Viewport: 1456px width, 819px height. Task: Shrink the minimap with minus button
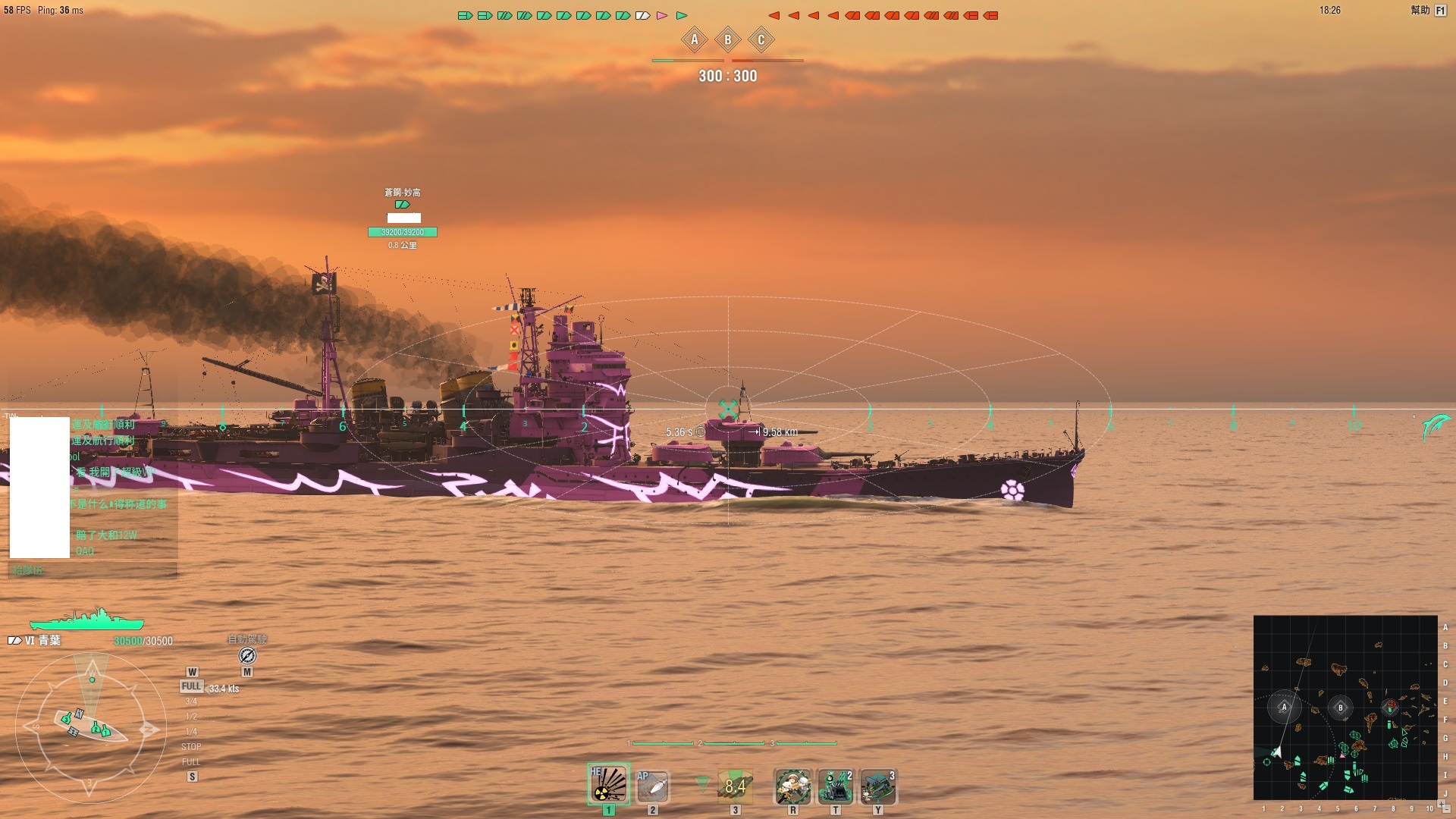1448,809
